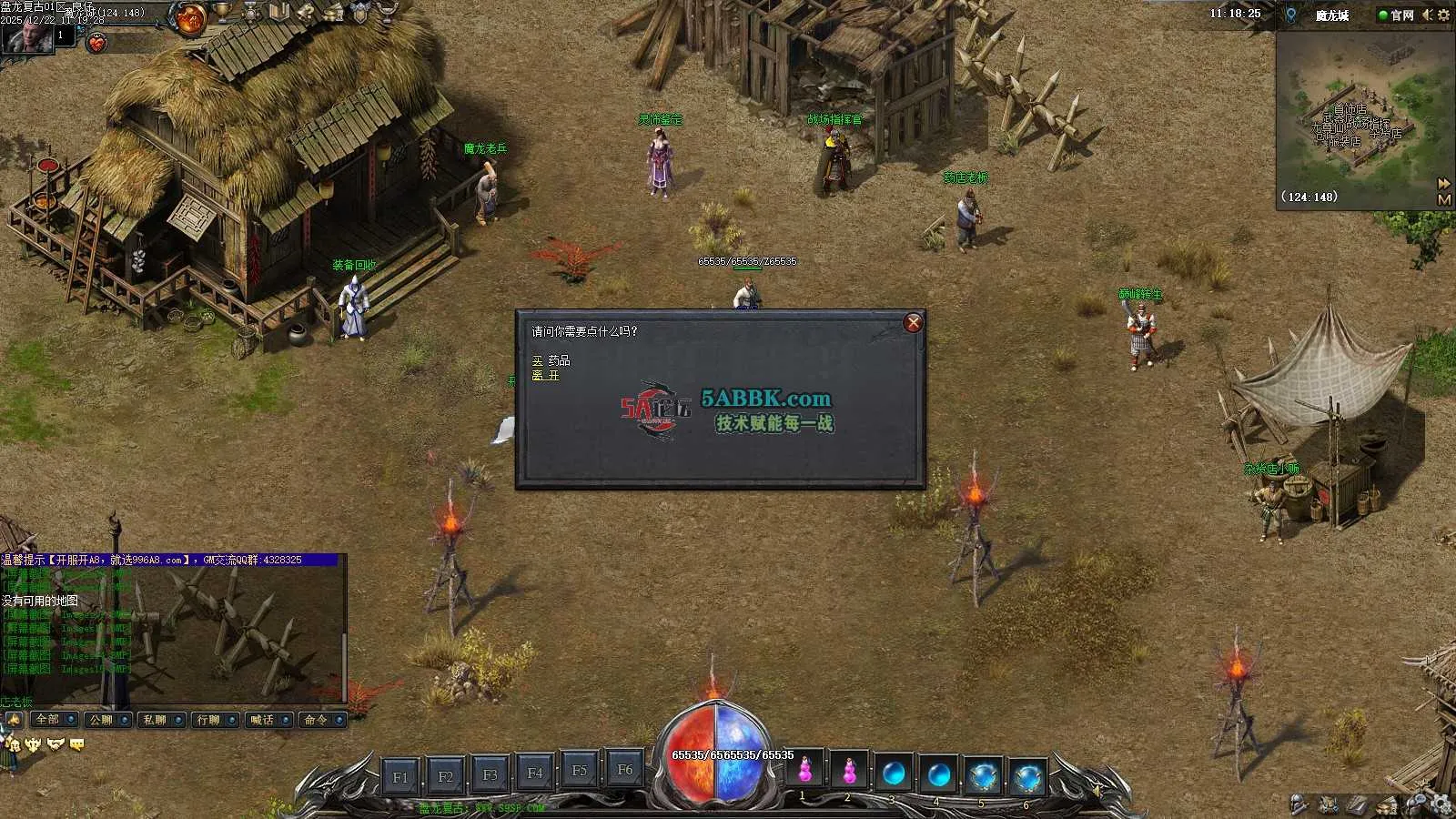Open the red handshake heart icon
This screenshot has height=819, width=1456.
tap(96, 42)
